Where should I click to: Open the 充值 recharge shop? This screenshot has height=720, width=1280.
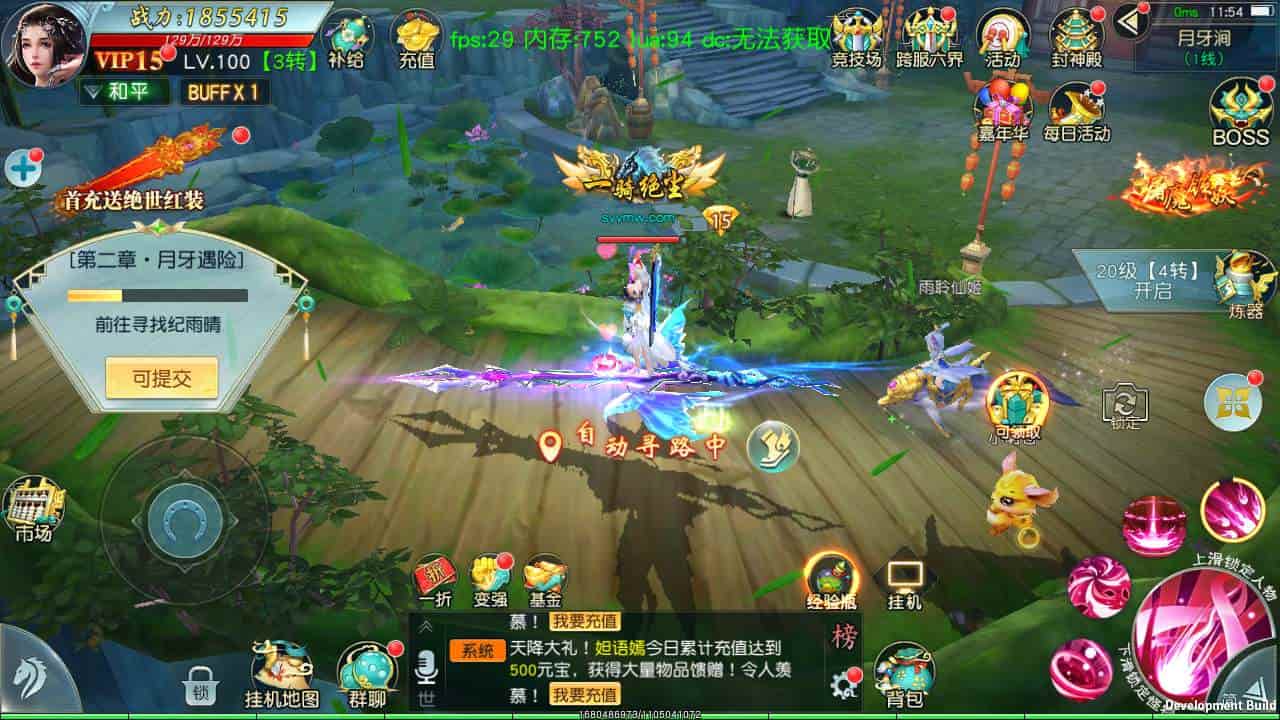coord(416,38)
